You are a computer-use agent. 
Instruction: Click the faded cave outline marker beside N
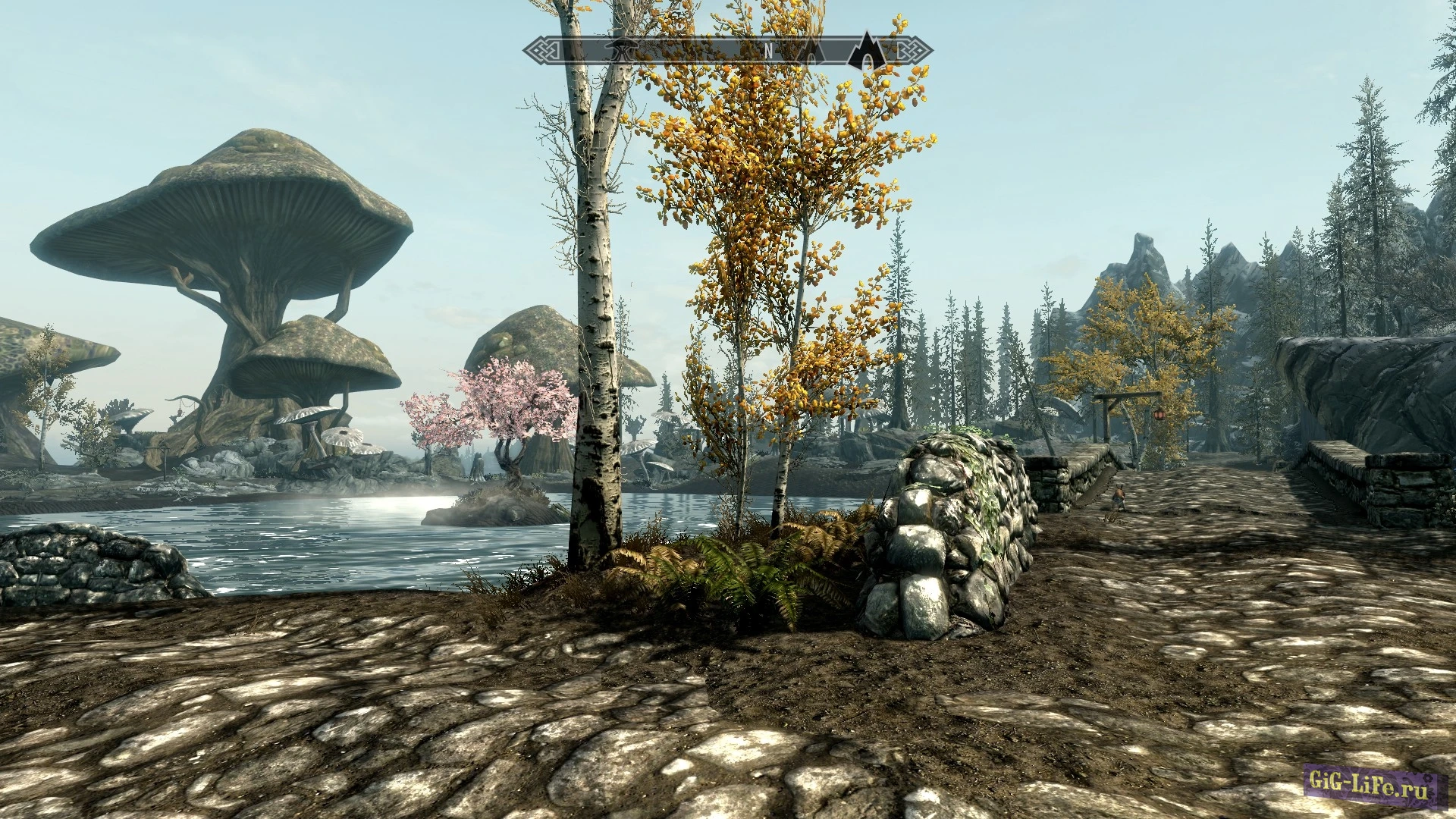[812, 52]
